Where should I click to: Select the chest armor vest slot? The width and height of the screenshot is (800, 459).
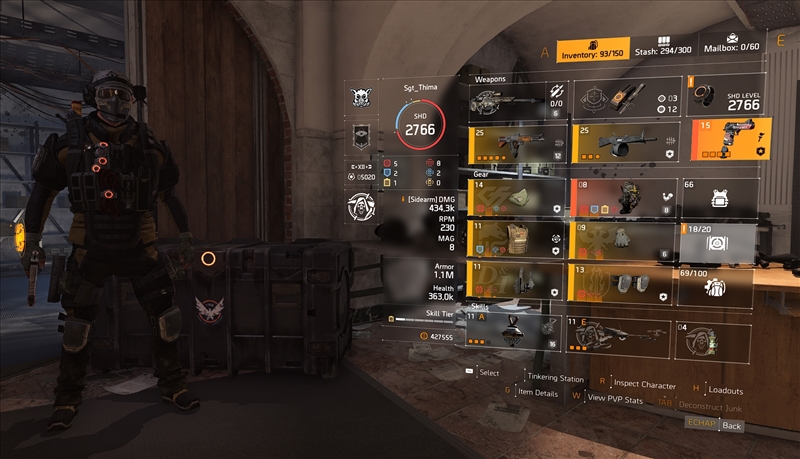pos(518,241)
